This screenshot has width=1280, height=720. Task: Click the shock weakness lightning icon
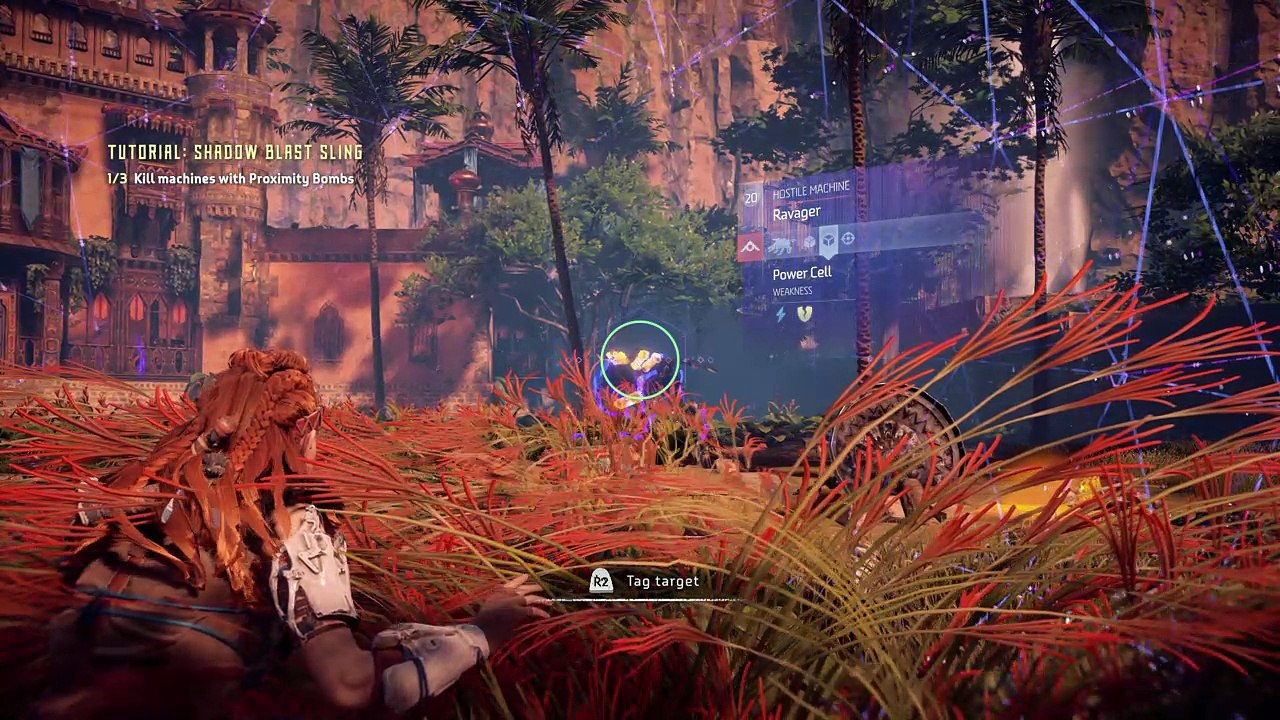pyautogui.click(x=782, y=314)
